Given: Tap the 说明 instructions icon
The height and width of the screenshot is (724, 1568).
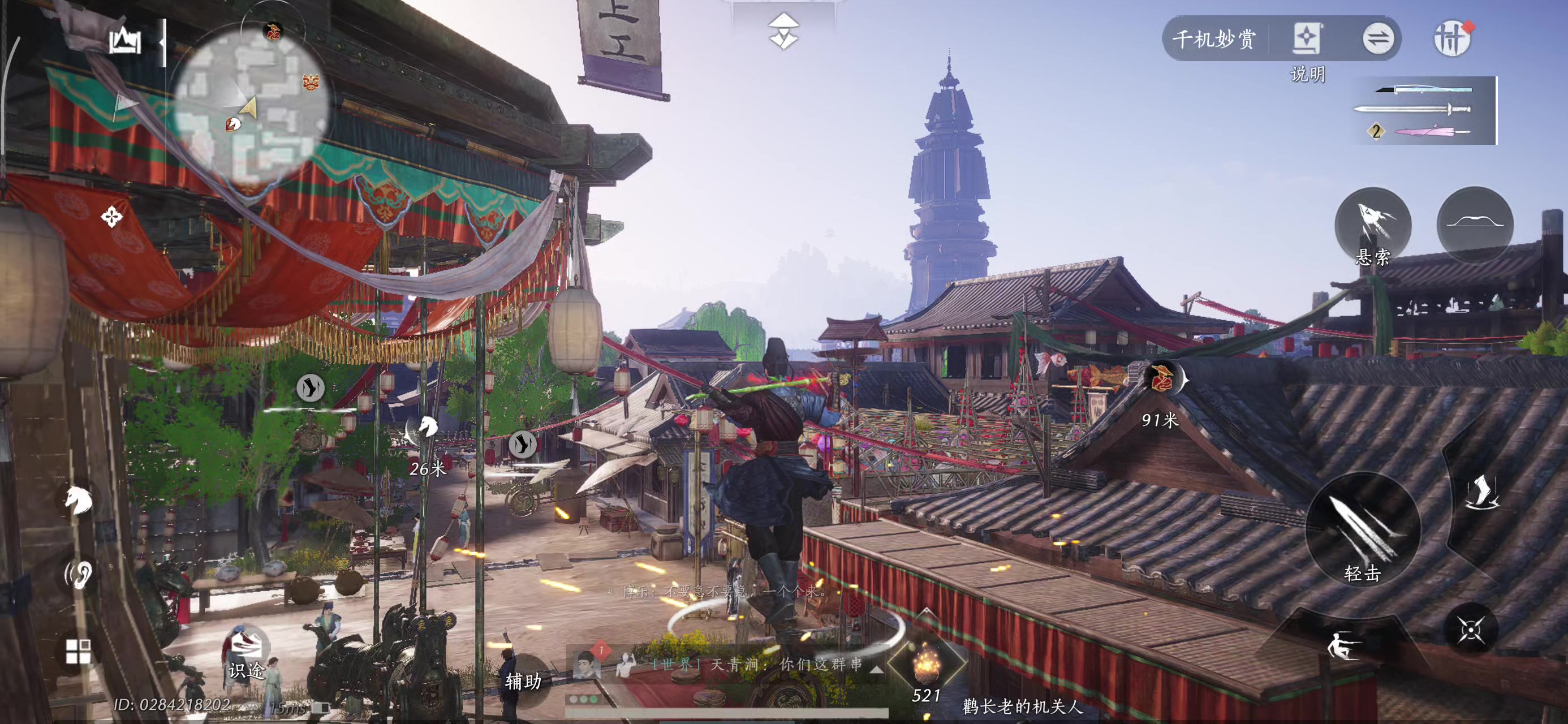Looking at the screenshot, I should tap(1306, 40).
